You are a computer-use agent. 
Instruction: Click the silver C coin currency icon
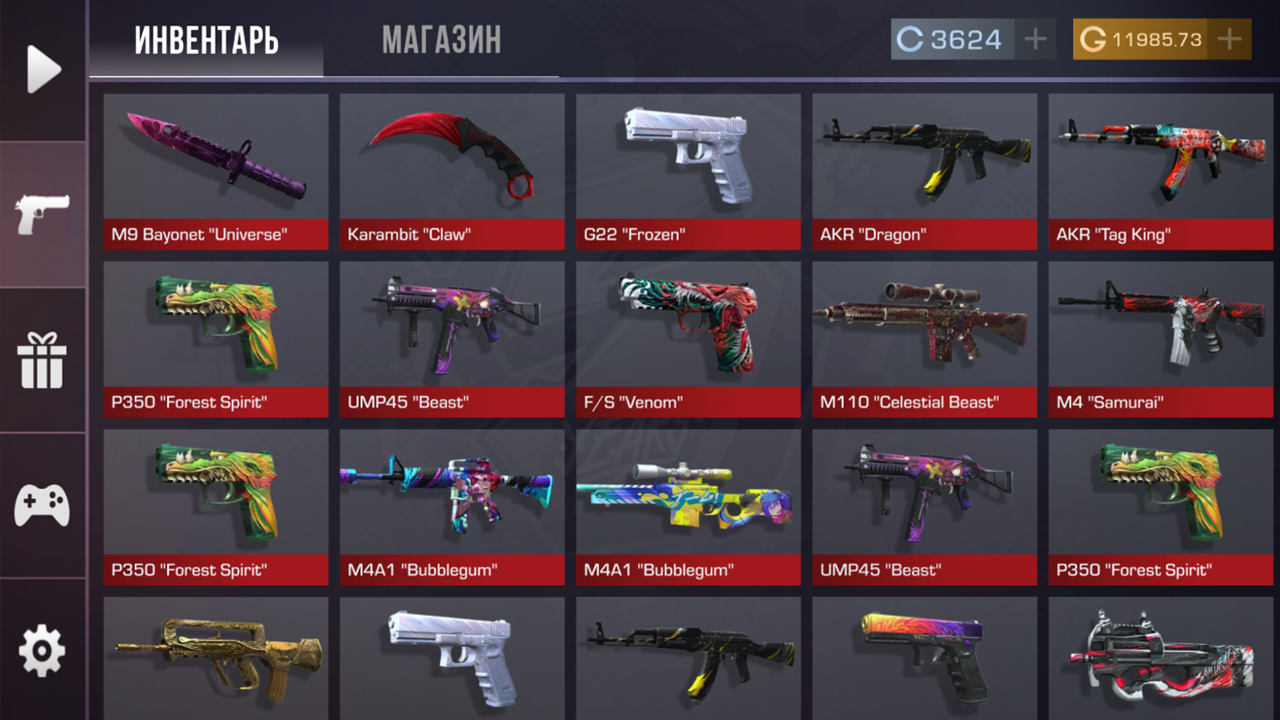point(909,39)
